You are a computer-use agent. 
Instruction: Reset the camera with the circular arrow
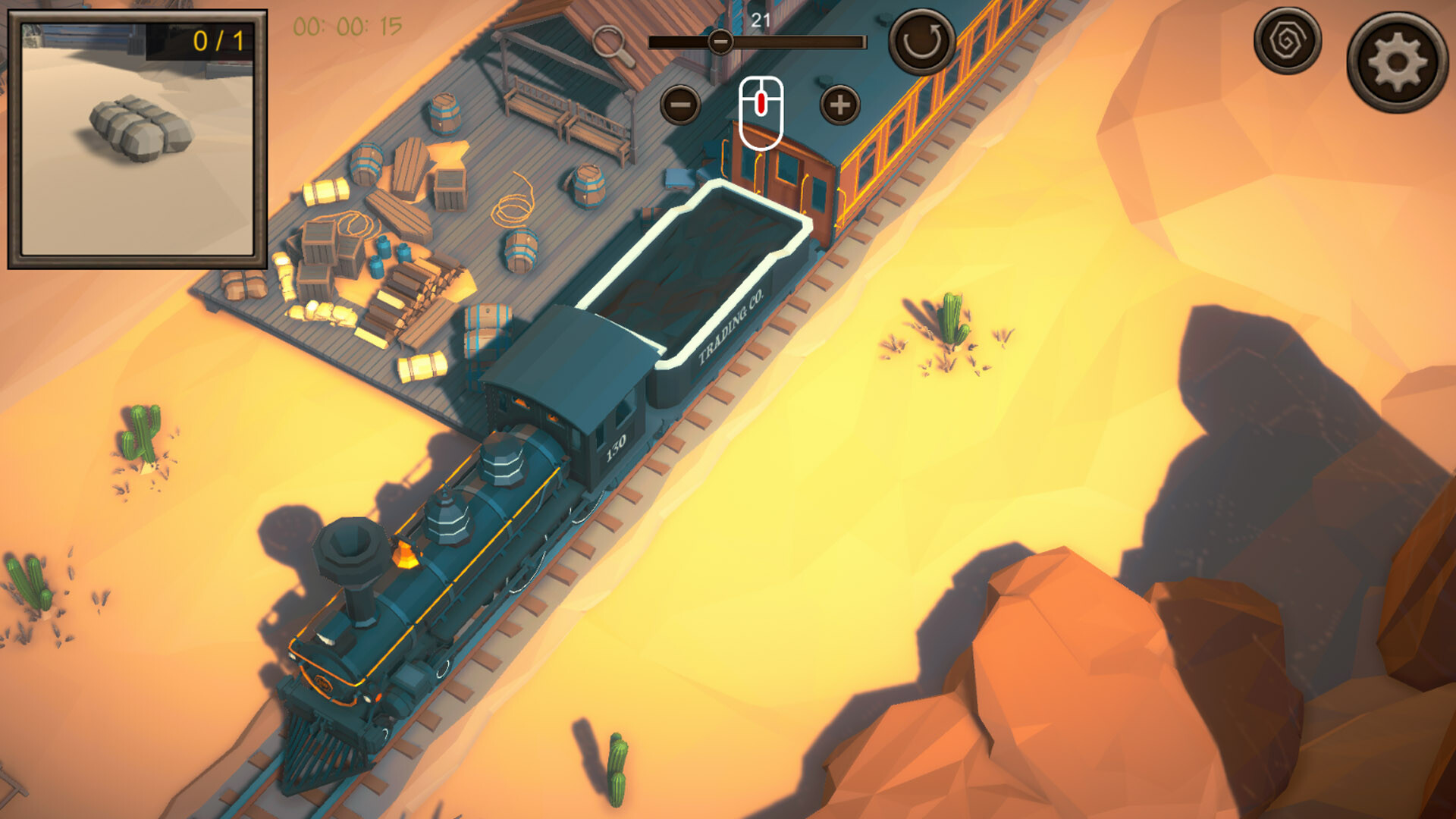(x=921, y=42)
